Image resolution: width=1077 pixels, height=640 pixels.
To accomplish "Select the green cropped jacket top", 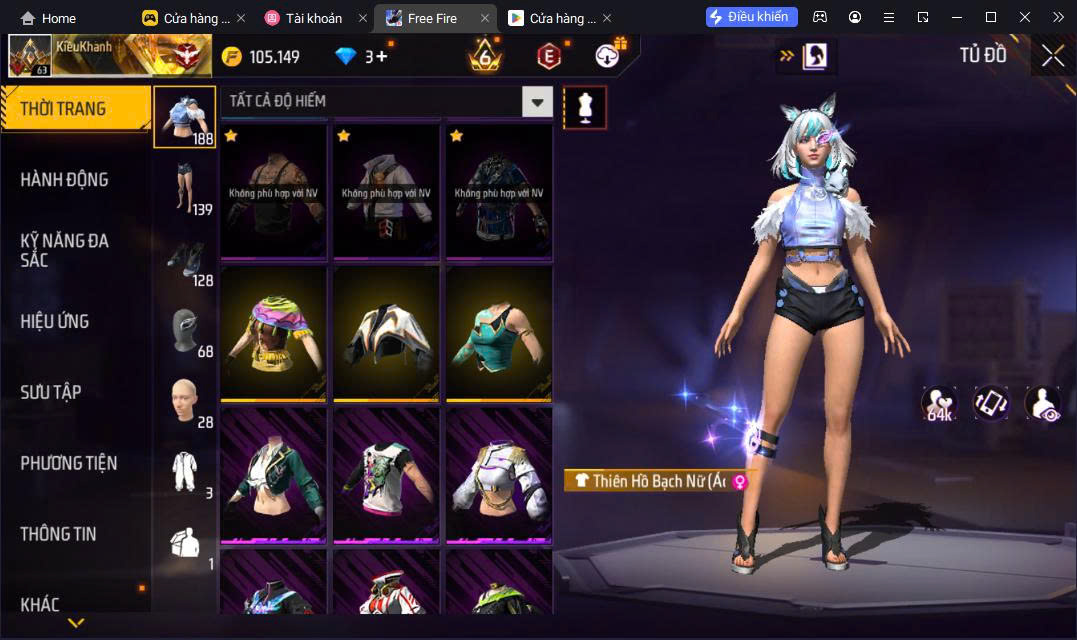I will point(274,476).
